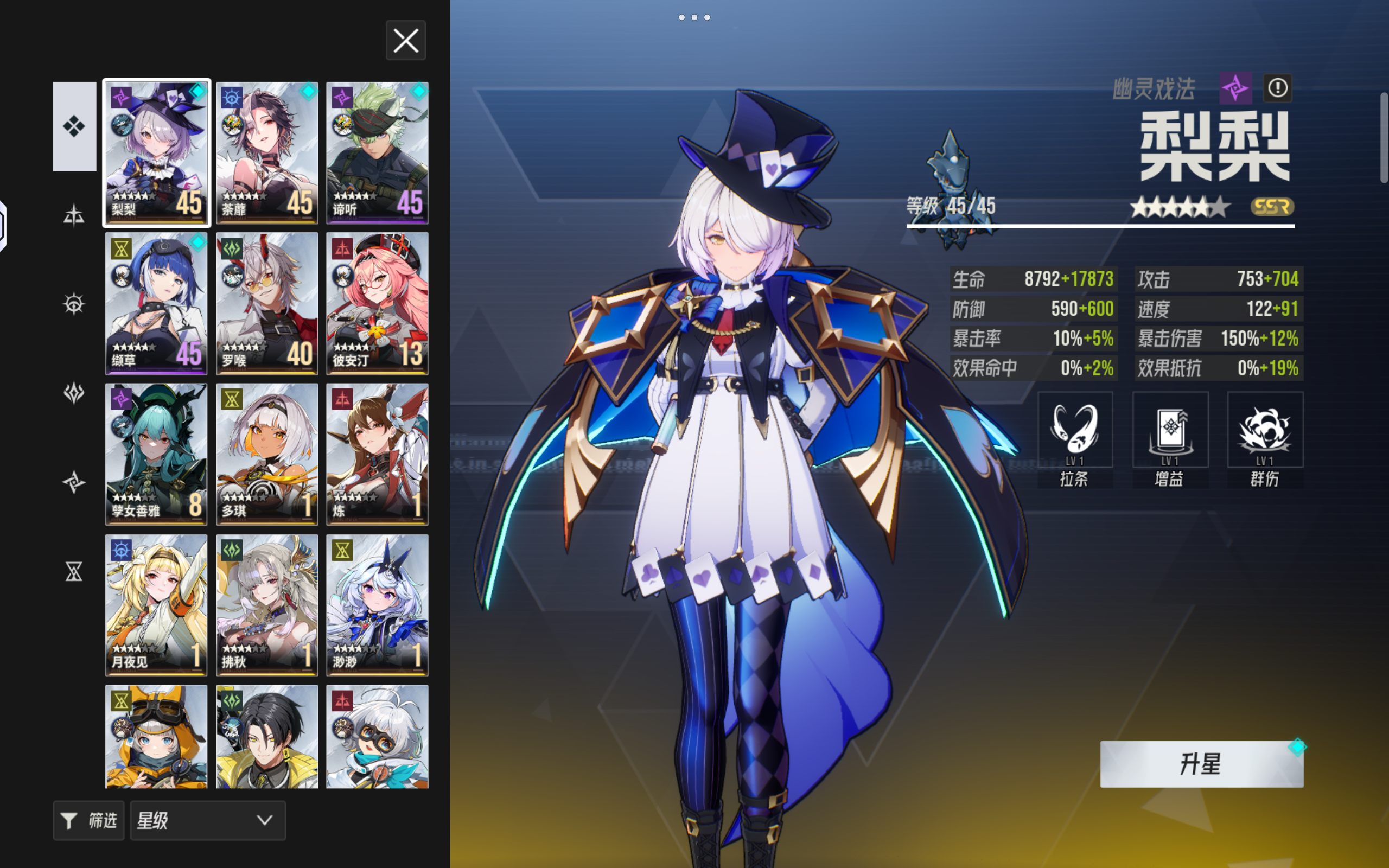Select the all-factions diamond filter tab
Screen dimensions: 1389x868
click(73, 126)
